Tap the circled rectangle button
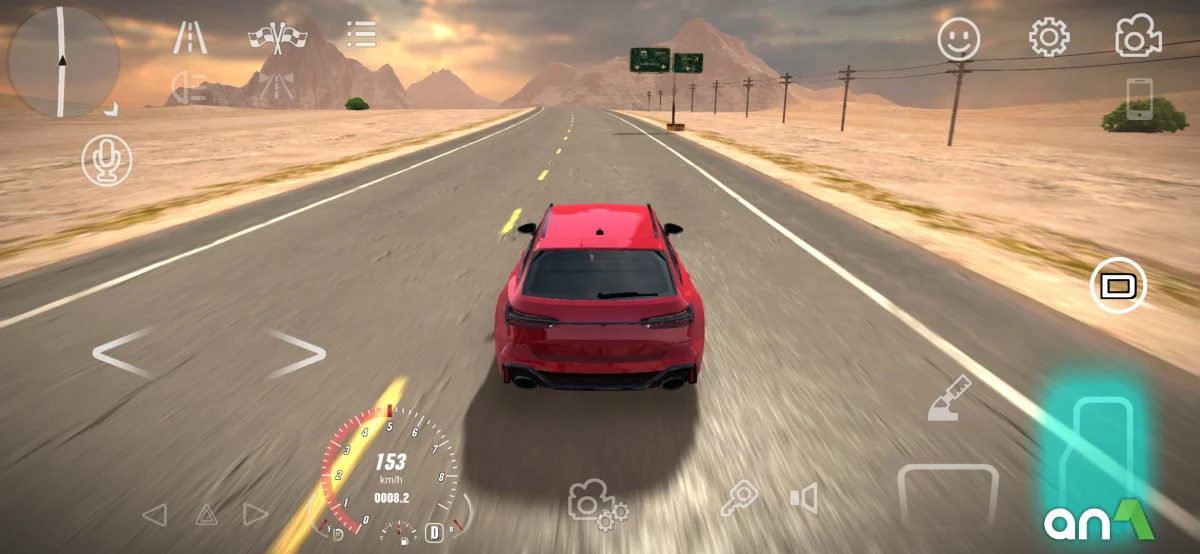 (1118, 286)
